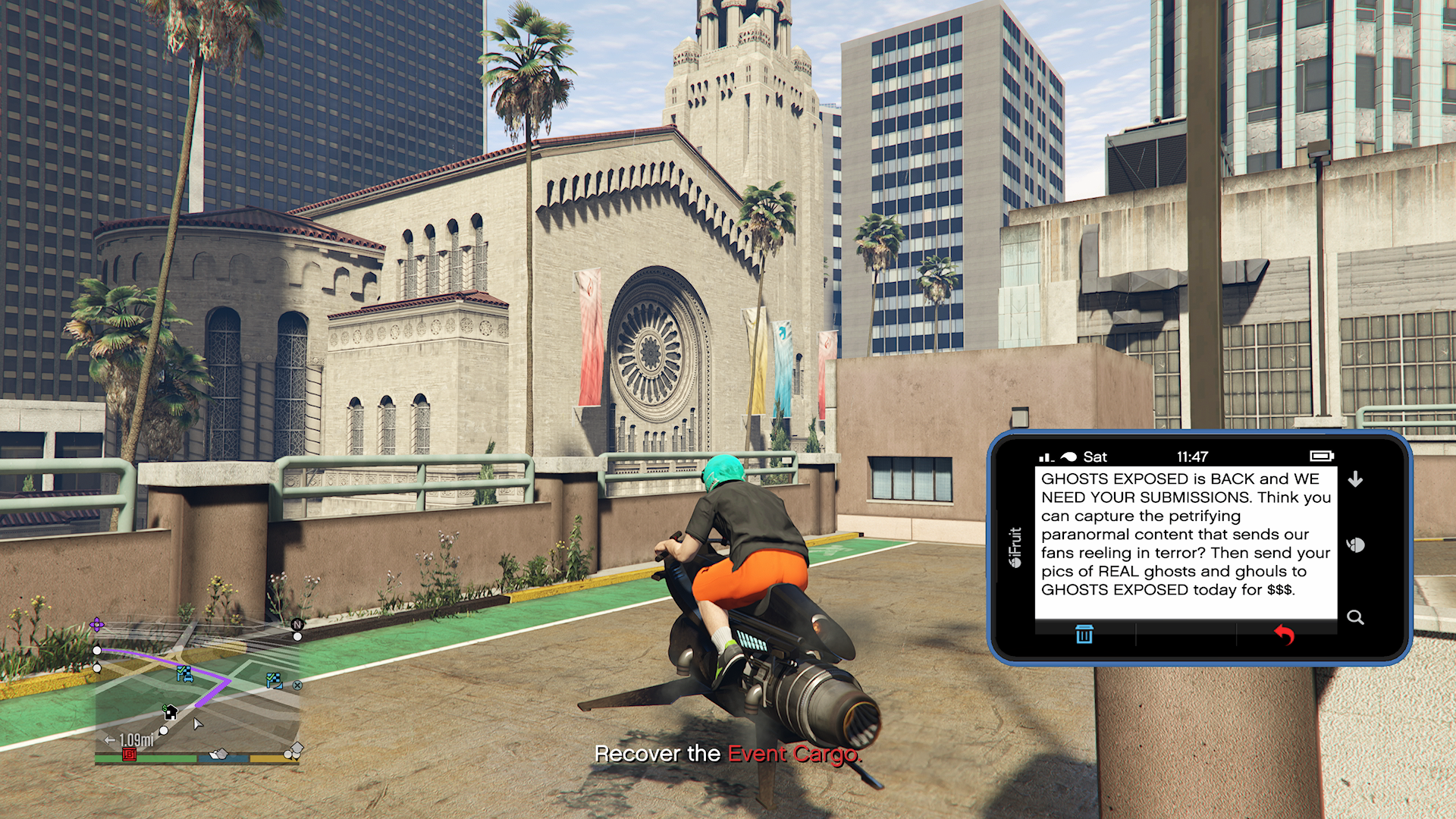Viewport: 1456px width, 819px height.
Task: Click the player arrow on the minimap
Action: pos(197,724)
